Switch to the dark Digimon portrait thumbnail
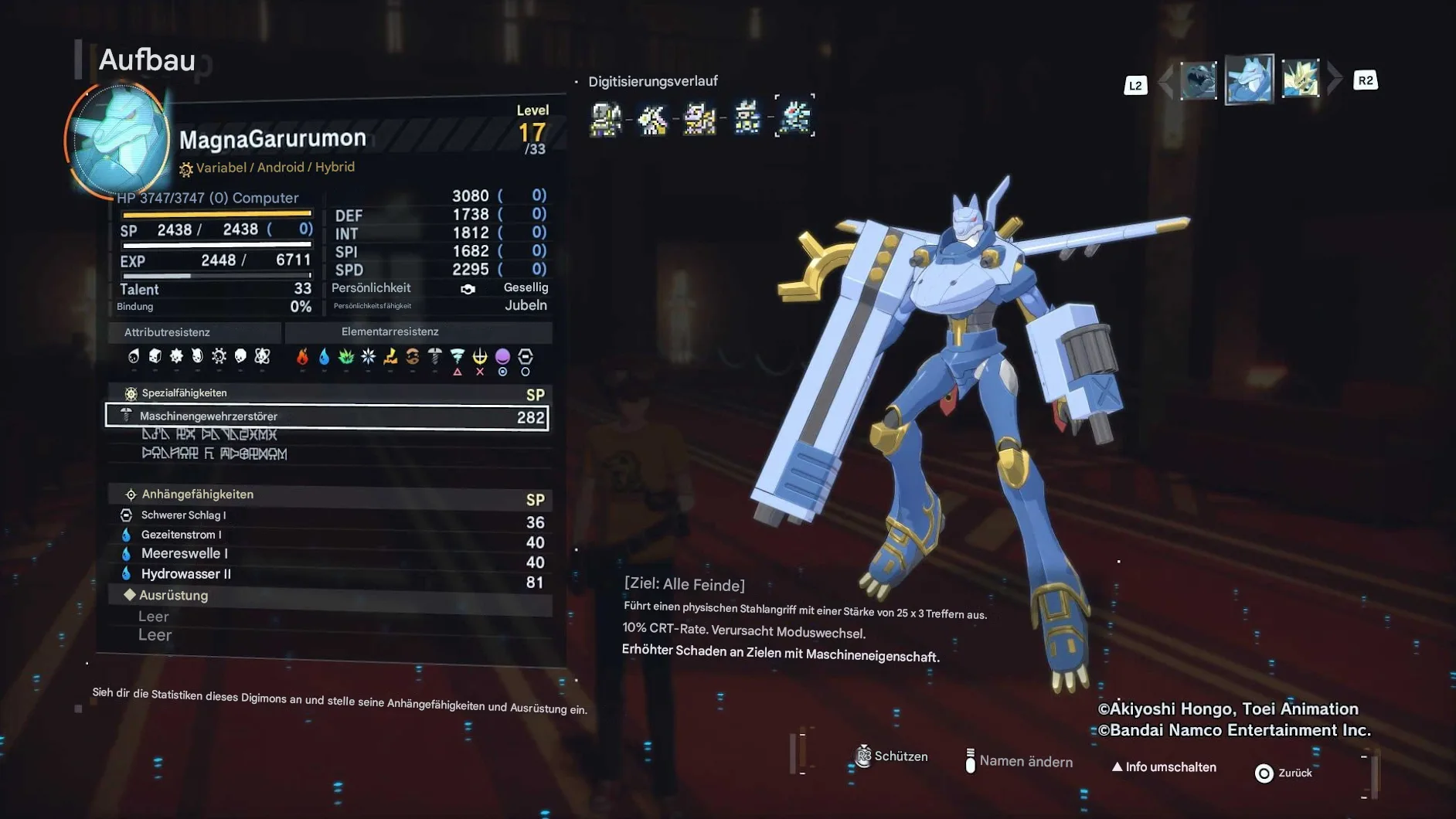The height and width of the screenshot is (819, 1456). click(x=1198, y=80)
